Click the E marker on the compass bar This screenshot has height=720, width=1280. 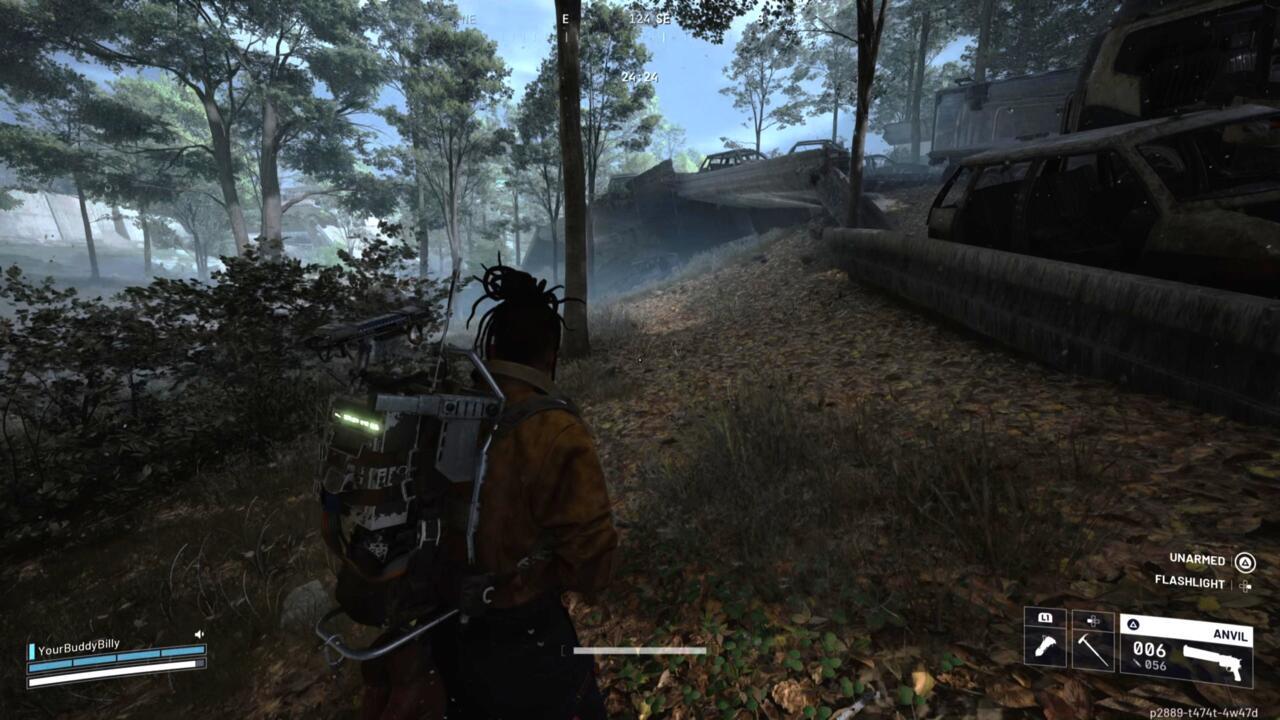pos(565,19)
